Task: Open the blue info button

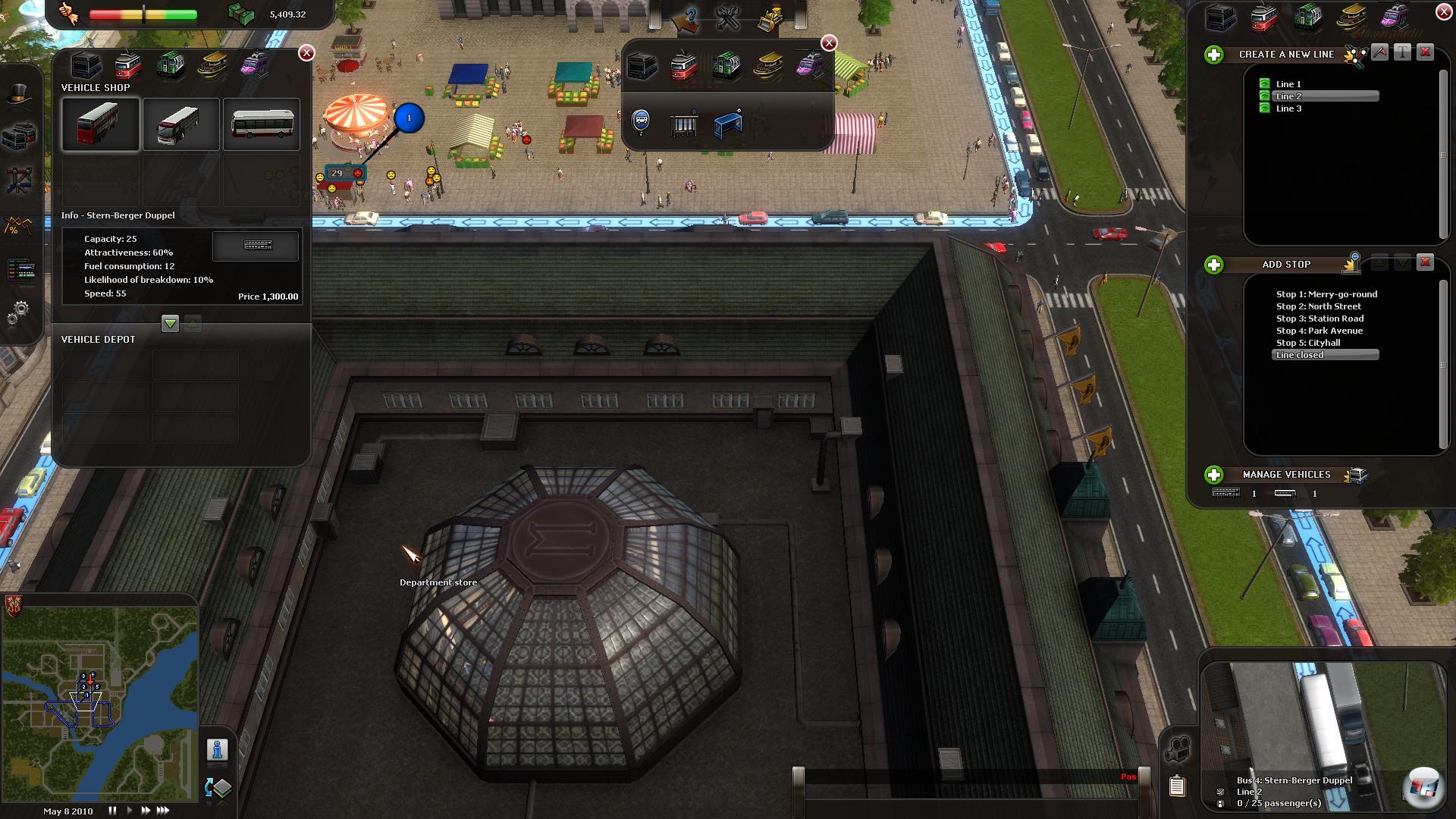Action: pos(217,750)
